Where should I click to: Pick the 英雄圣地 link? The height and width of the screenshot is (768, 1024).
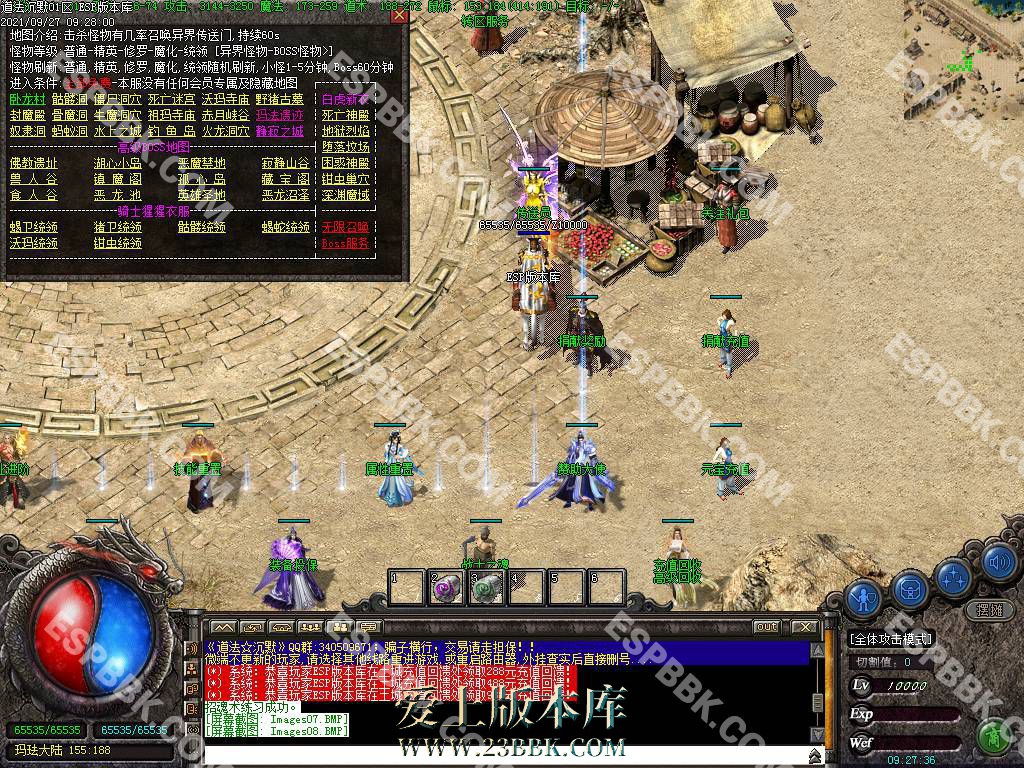202,195
